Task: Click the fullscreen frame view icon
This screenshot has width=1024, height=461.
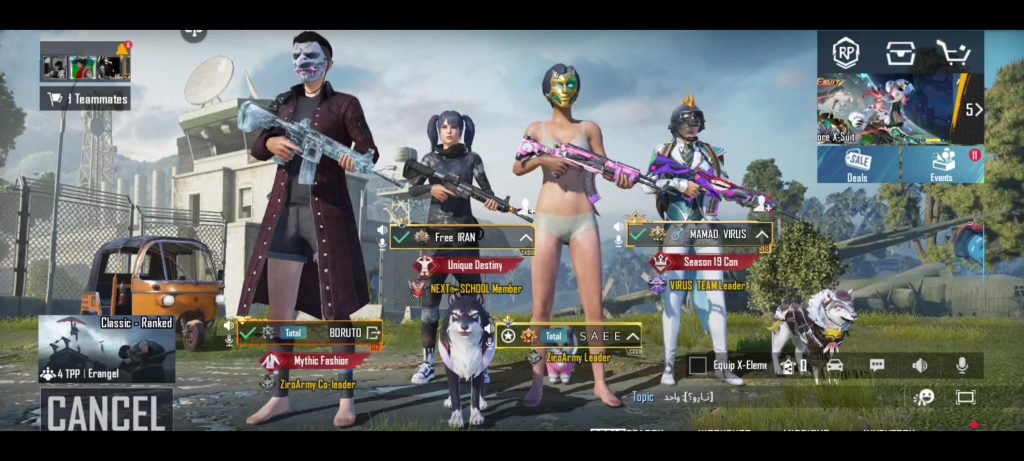Action: pos(965,397)
